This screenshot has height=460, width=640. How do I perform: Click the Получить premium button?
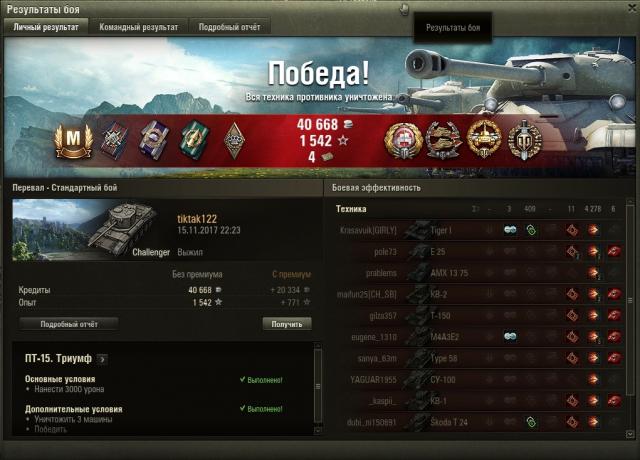pos(286,324)
